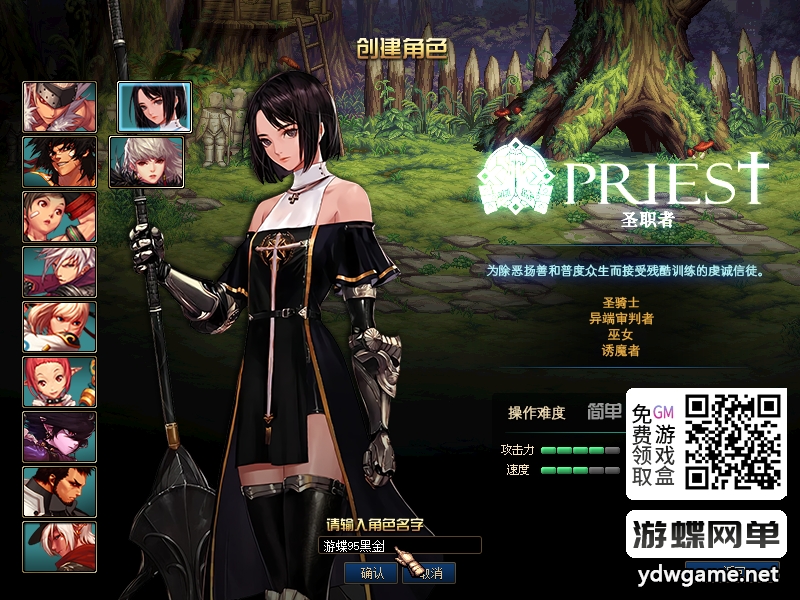The width and height of the screenshot is (800, 600).
Task: Select the purple-skinned character portrait
Action: (x=60, y=437)
